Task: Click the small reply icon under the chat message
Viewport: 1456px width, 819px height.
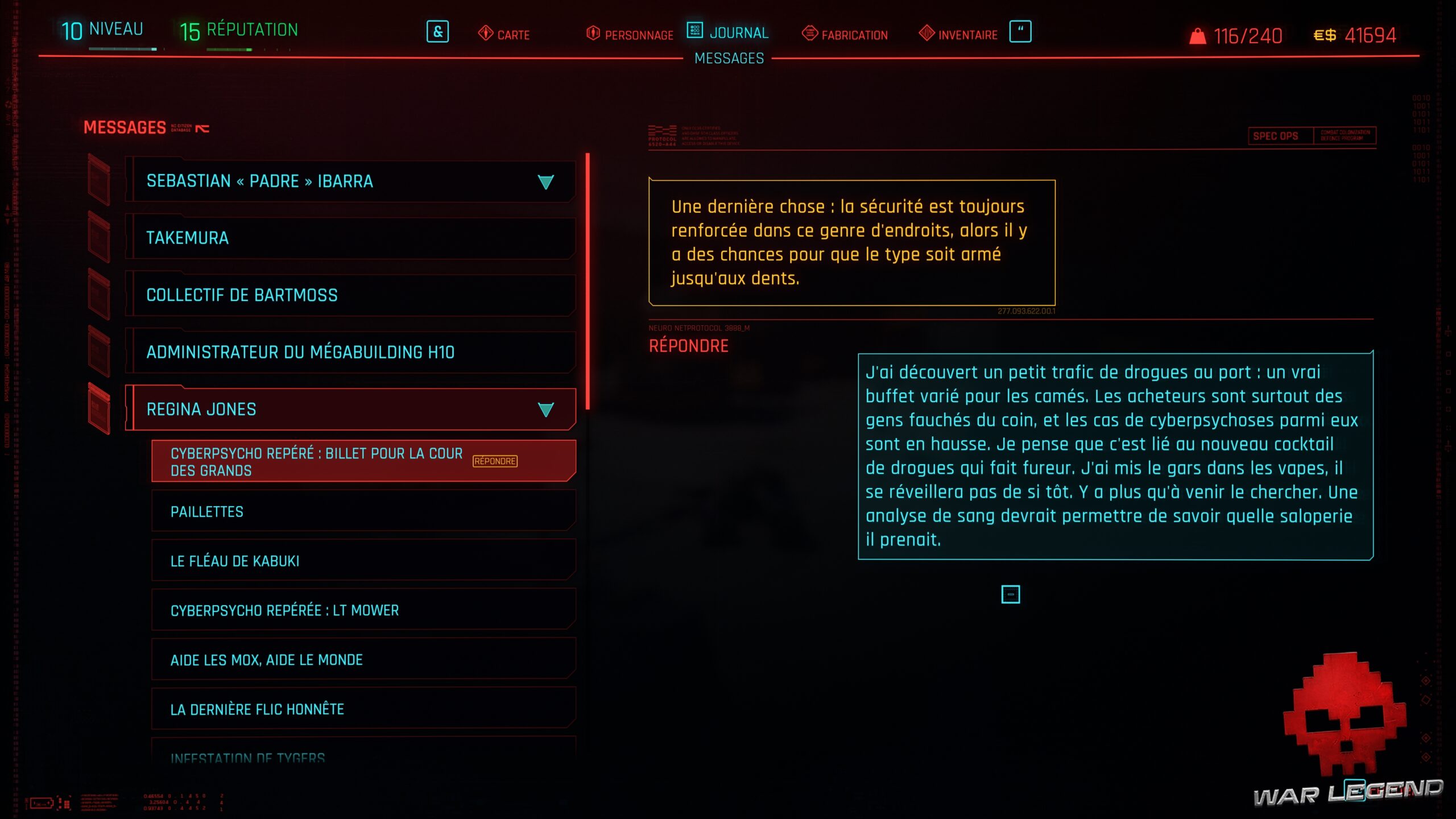Action: coord(1012,595)
